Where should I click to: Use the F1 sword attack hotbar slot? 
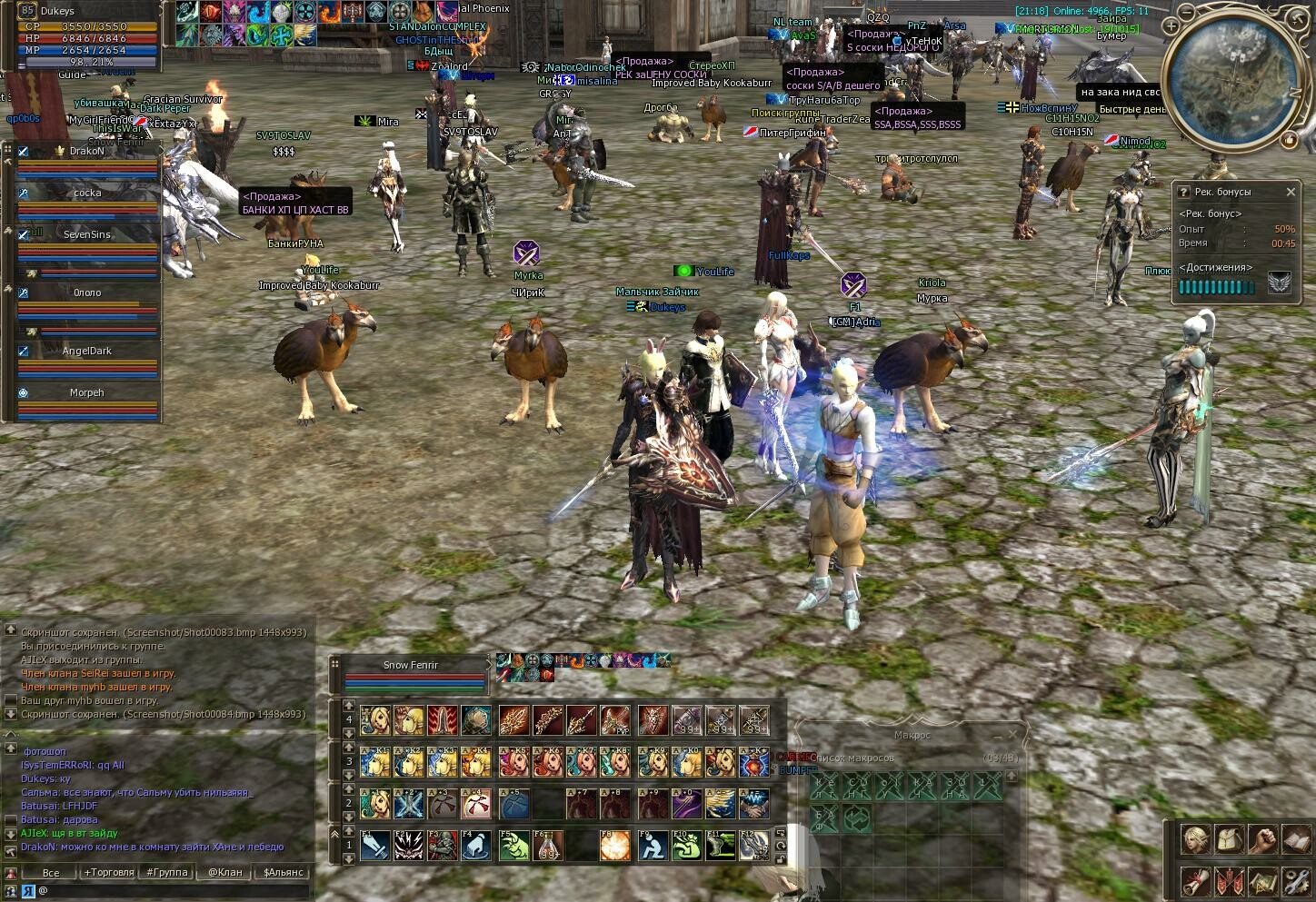(x=374, y=846)
